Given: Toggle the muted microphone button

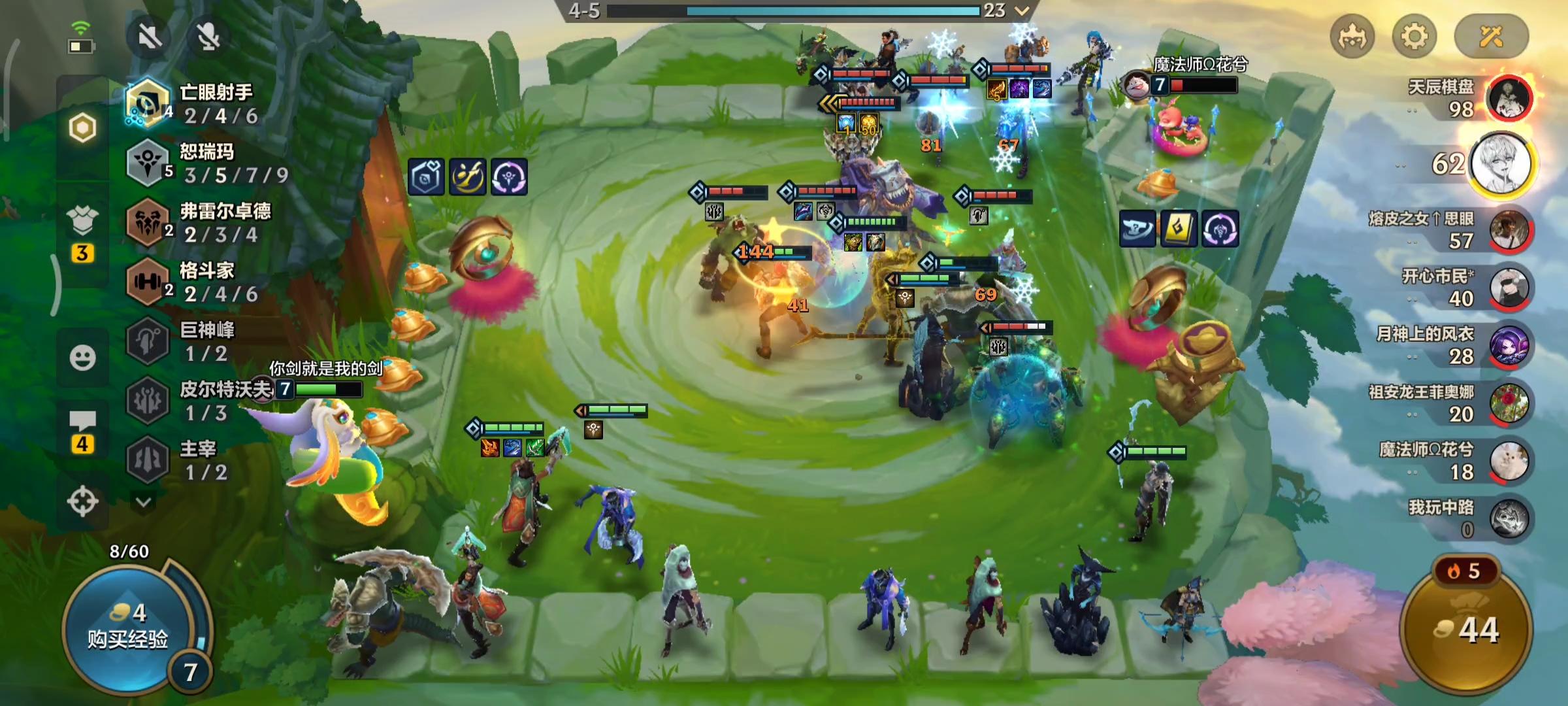Looking at the screenshot, I should 208,37.
